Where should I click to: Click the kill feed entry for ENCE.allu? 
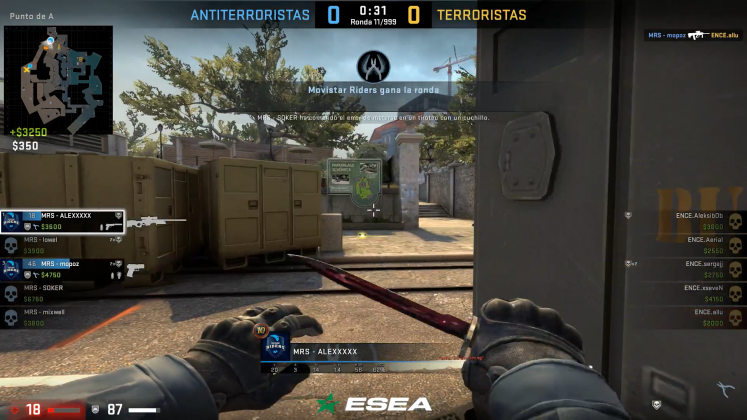click(692, 35)
